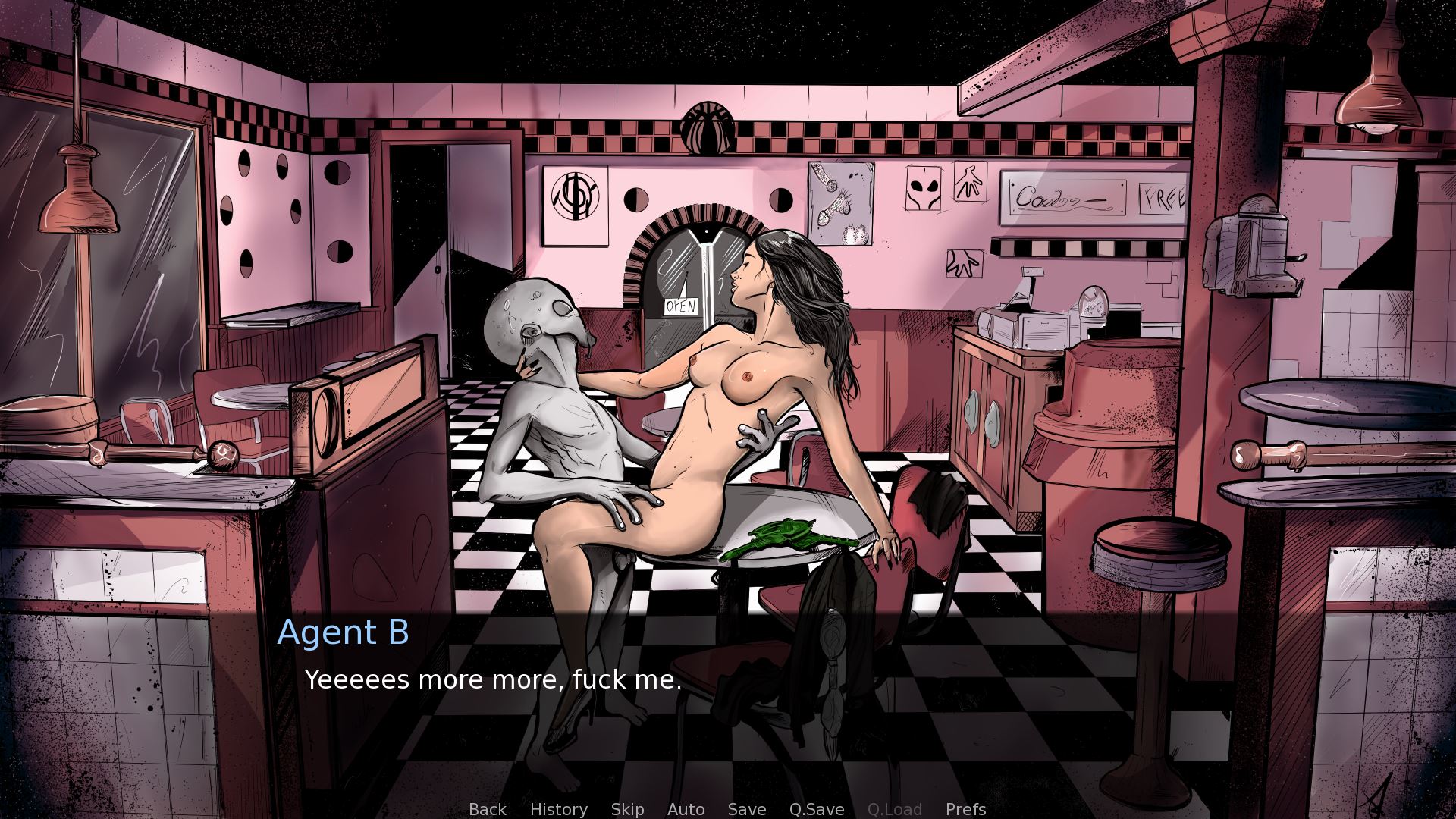Open the Prefs settings

click(965, 809)
